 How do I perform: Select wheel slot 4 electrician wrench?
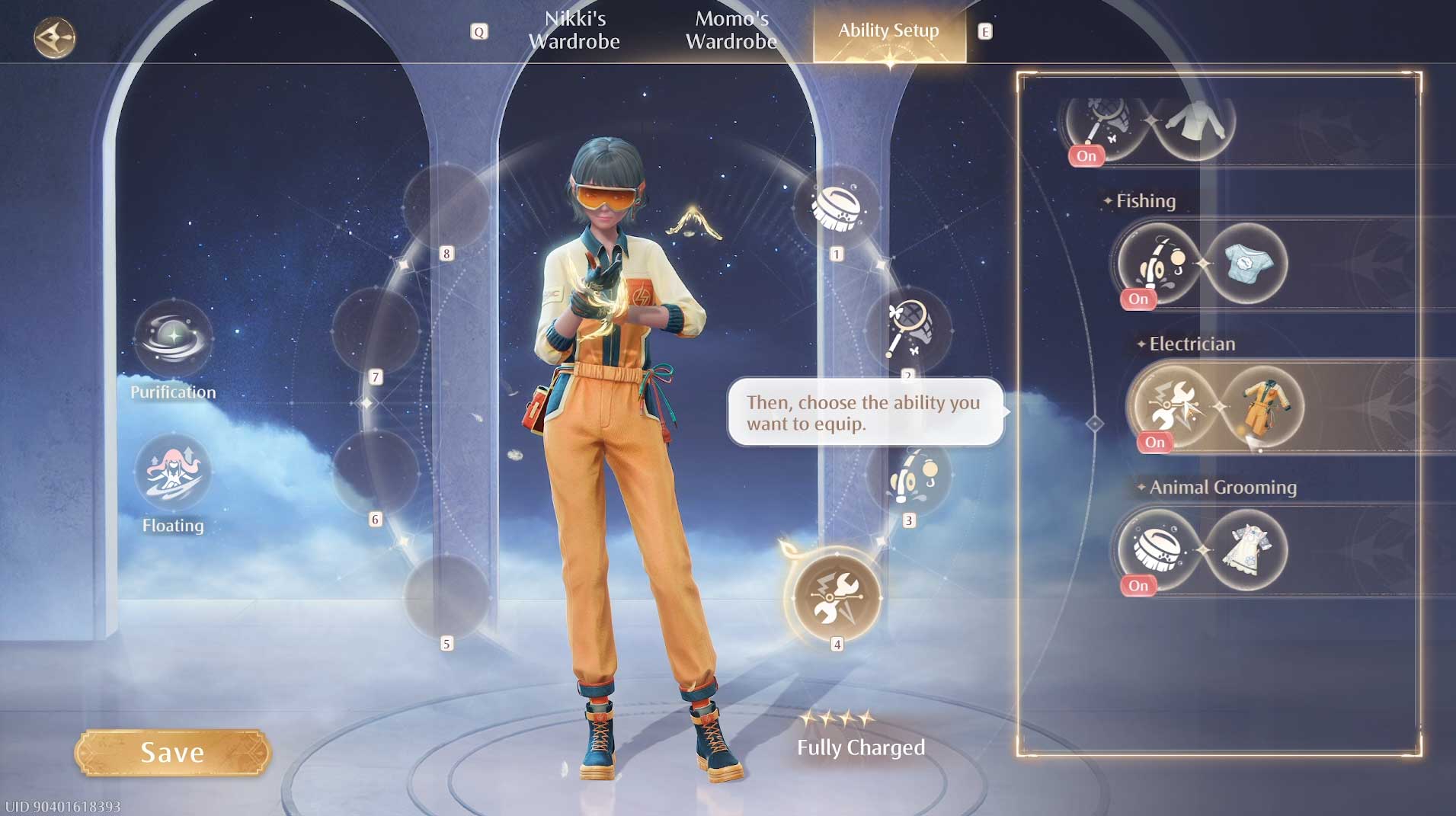(836, 597)
